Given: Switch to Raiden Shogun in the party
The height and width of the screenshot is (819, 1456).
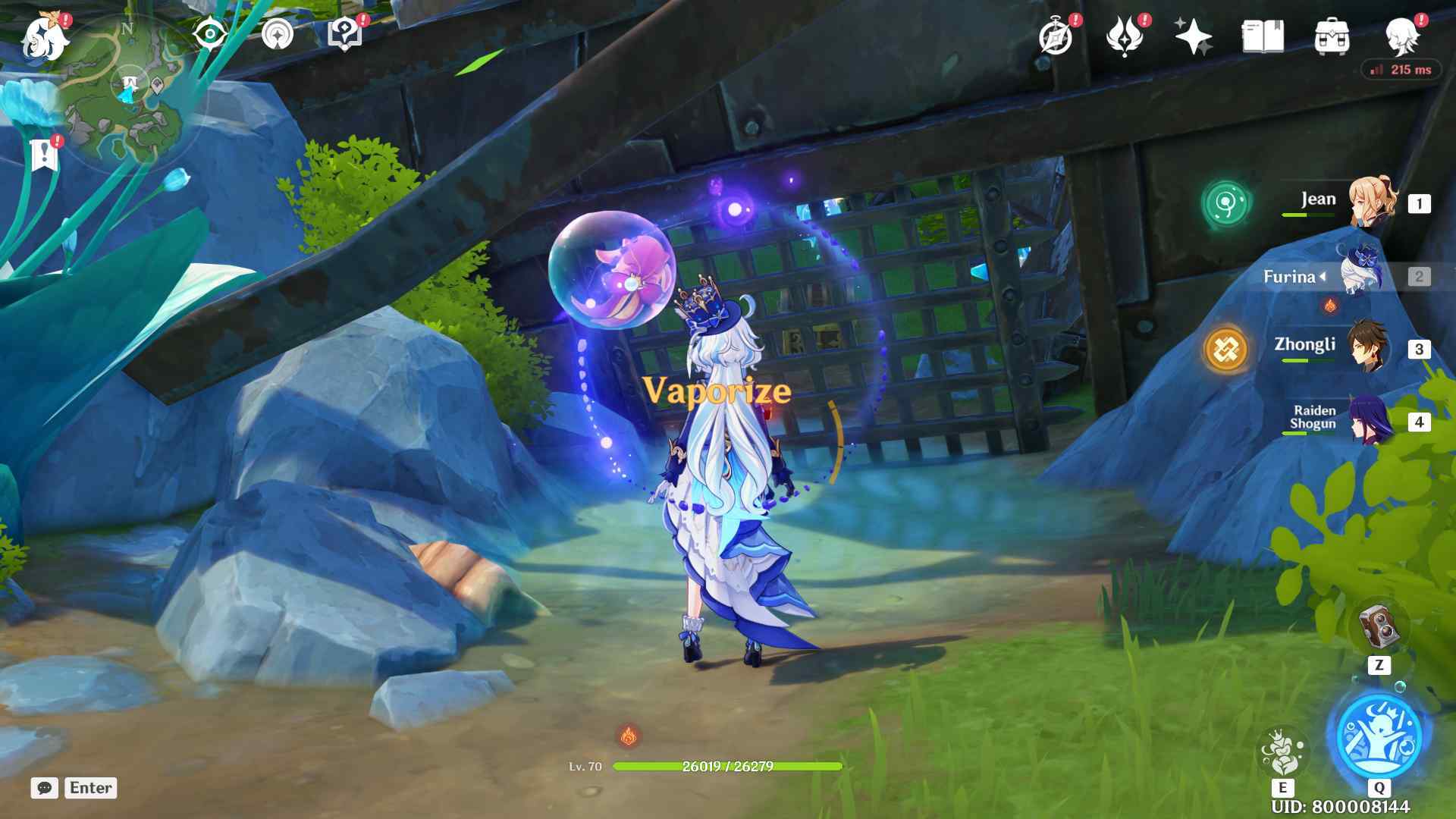Looking at the screenshot, I should (1371, 420).
